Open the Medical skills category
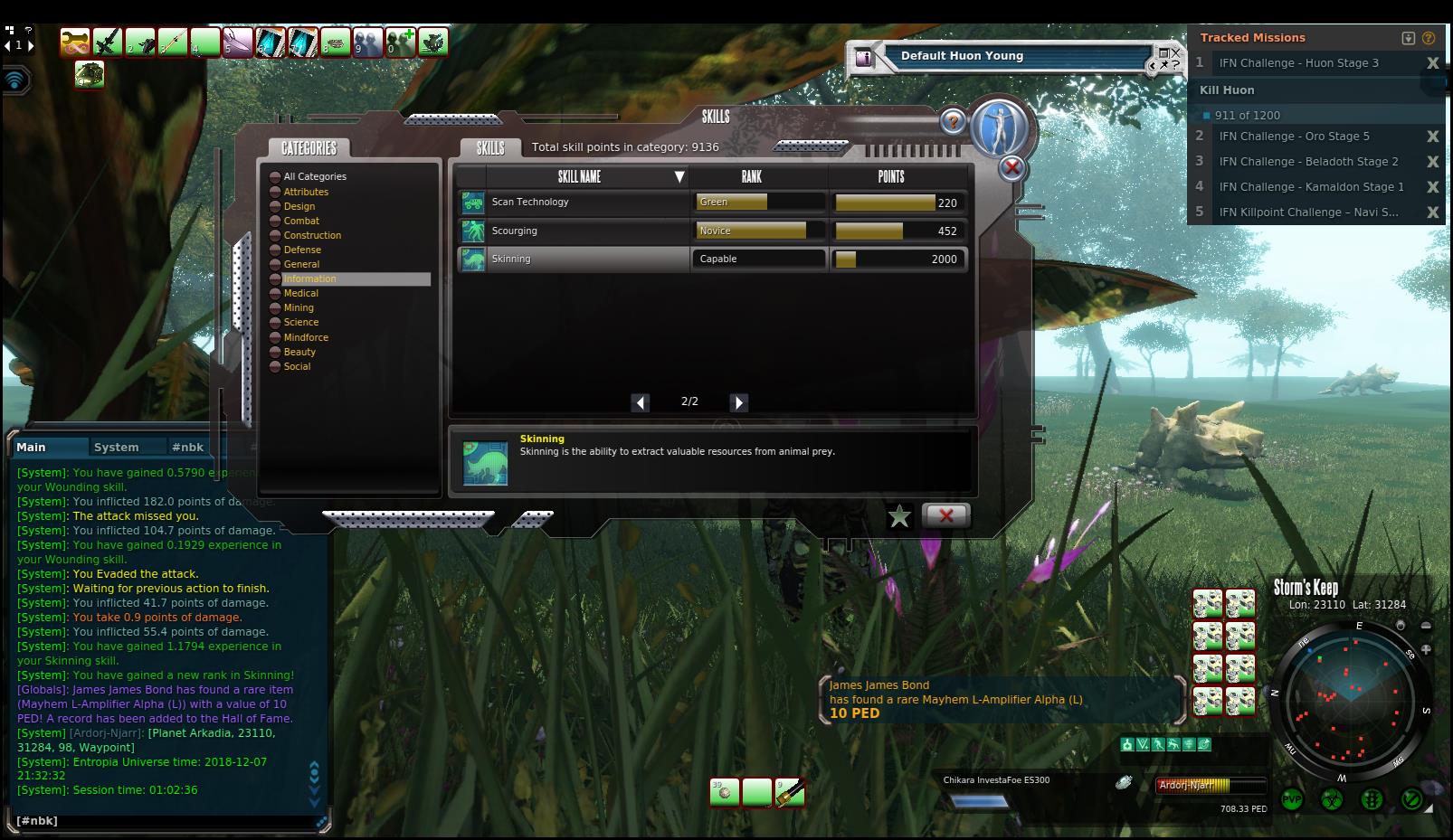The image size is (1453, 840). [x=301, y=293]
